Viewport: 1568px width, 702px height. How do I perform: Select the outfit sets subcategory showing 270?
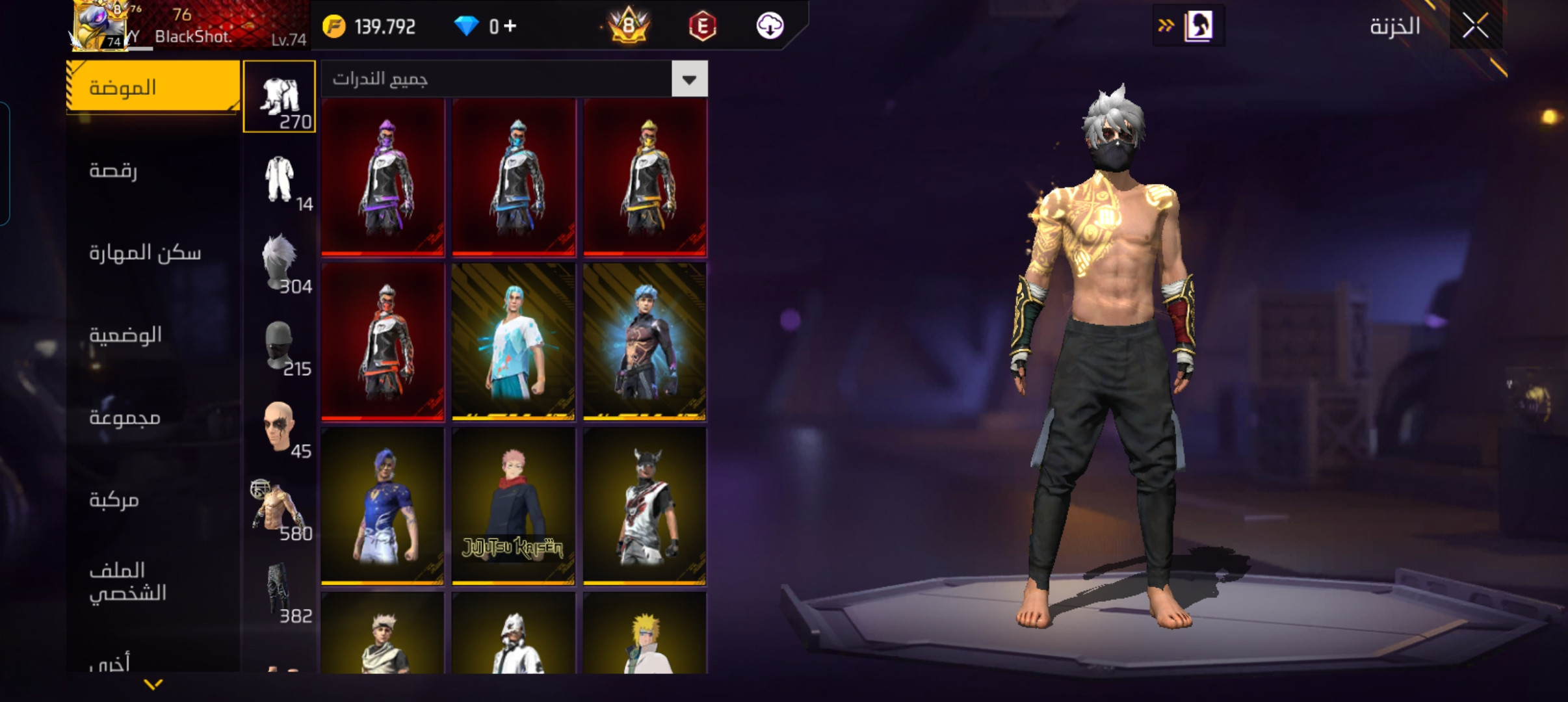tap(280, 97)
